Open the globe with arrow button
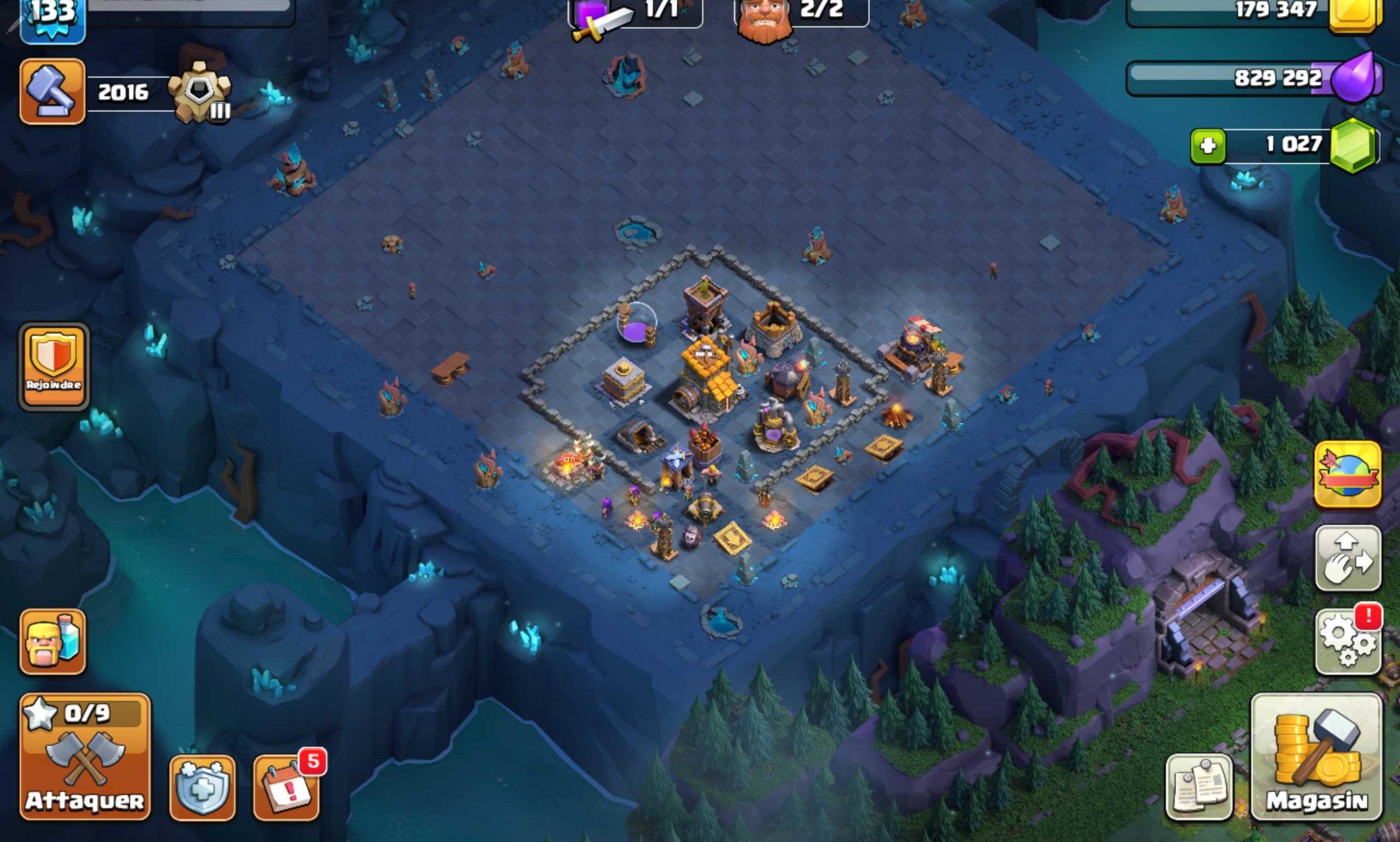 [x=1348, y=475]
